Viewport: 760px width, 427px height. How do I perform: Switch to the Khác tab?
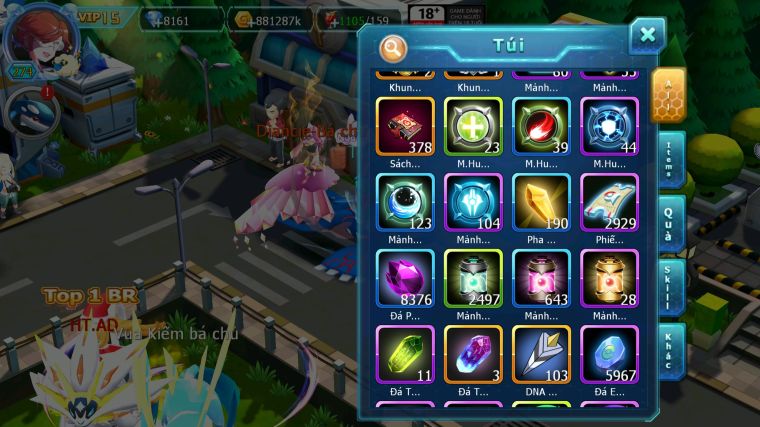[x=669, y=350]
